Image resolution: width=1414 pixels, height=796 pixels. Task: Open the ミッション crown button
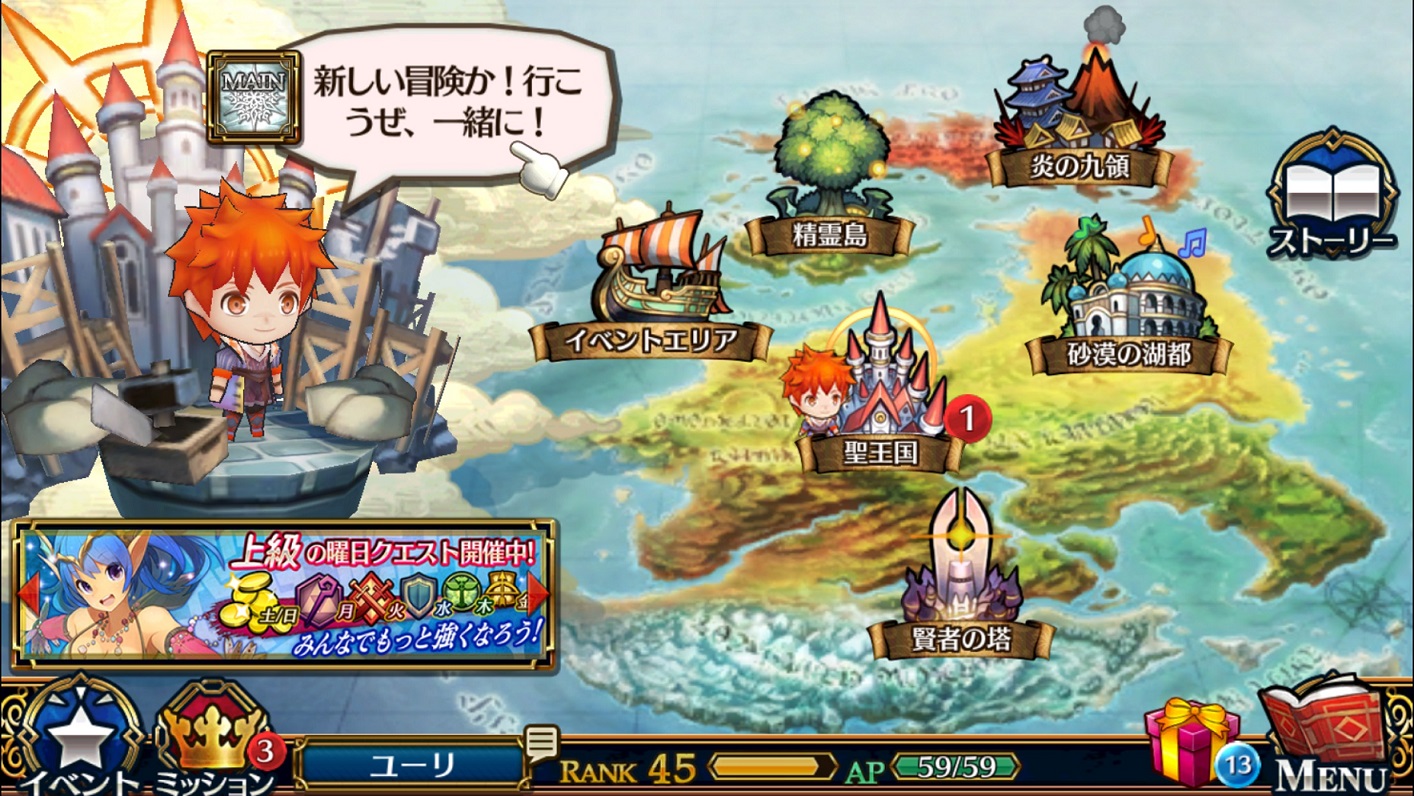coord(213,740)
